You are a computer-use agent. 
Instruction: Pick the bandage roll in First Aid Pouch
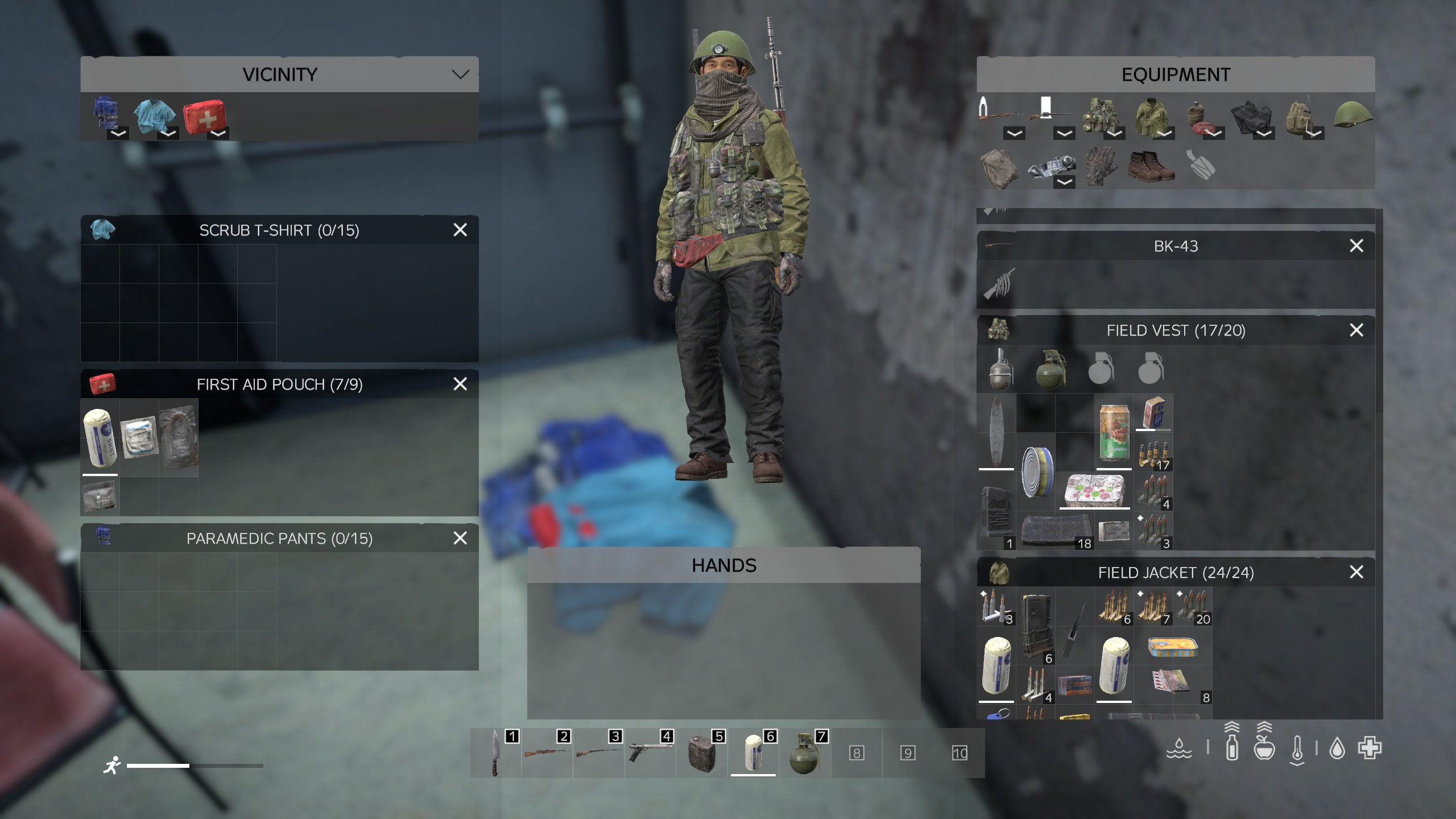(100, 437)
